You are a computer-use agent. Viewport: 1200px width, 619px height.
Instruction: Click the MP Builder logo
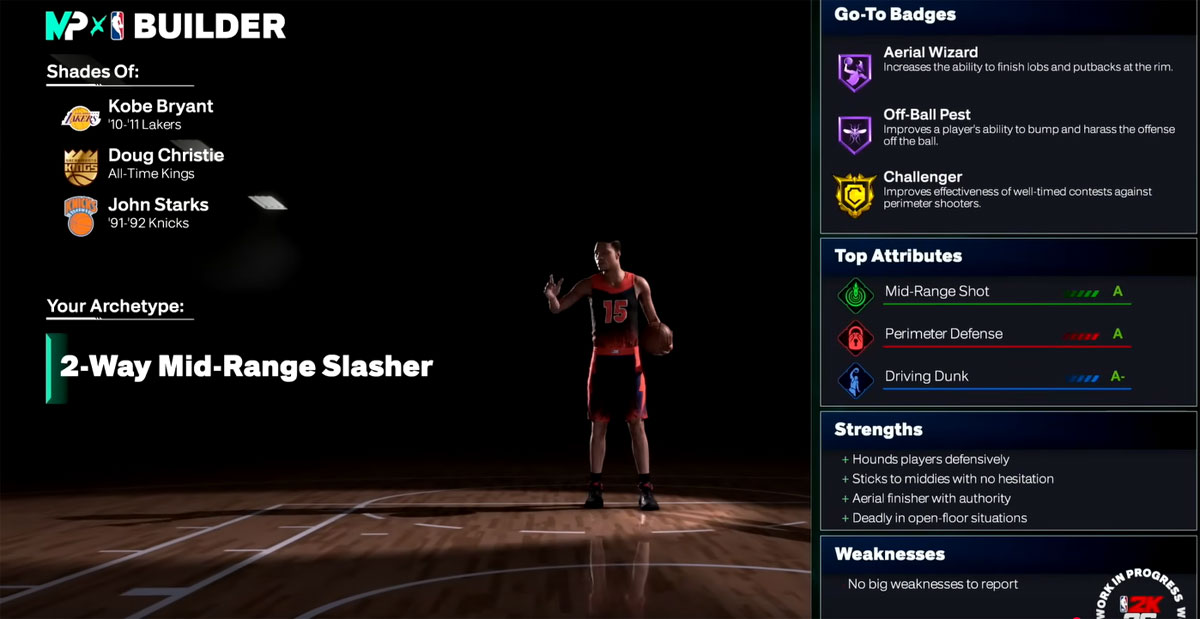tap(165, 26)
